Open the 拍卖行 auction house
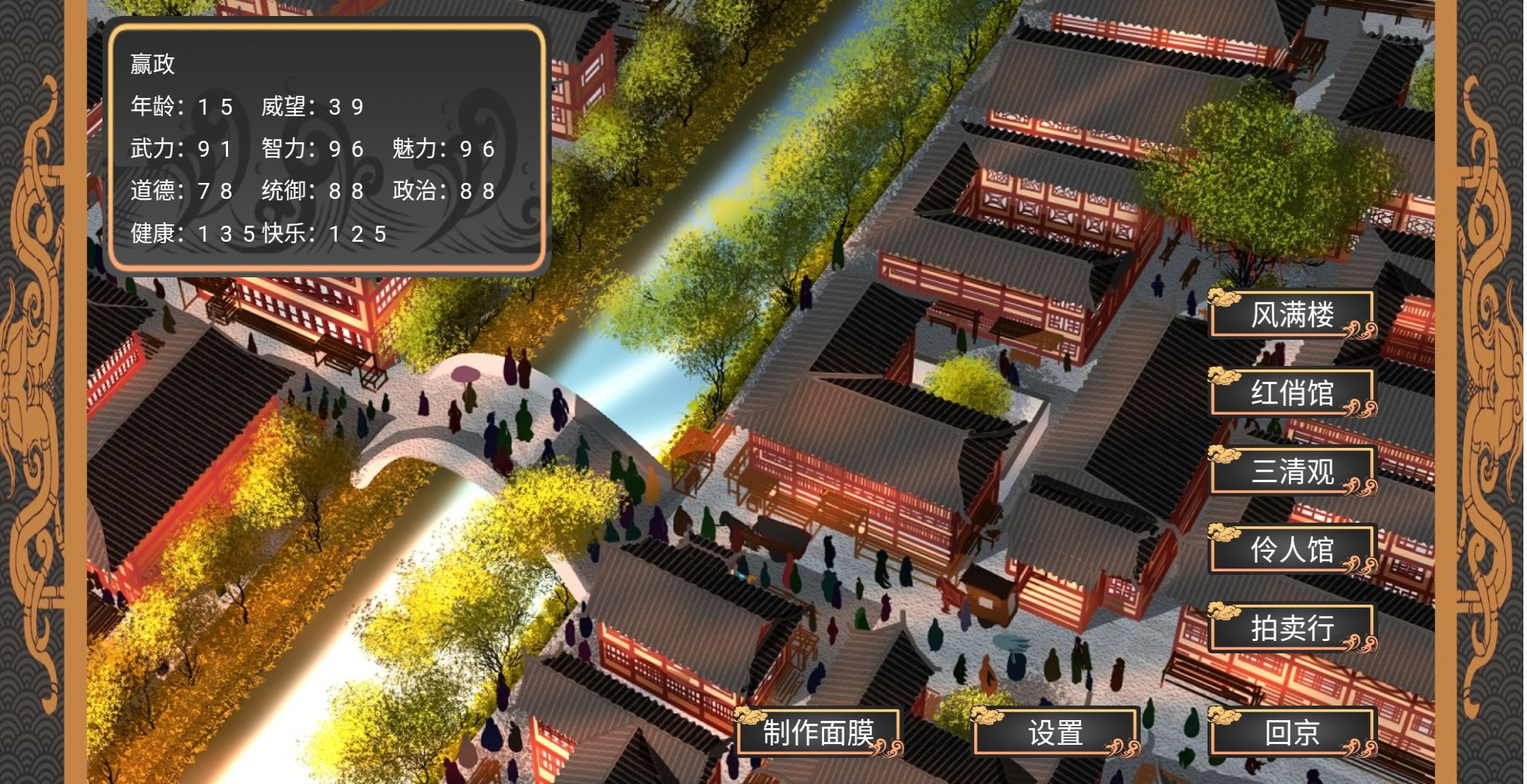Image resolution: width=1527 pixels, height=784 pixels. click(x=1292, y=628)
